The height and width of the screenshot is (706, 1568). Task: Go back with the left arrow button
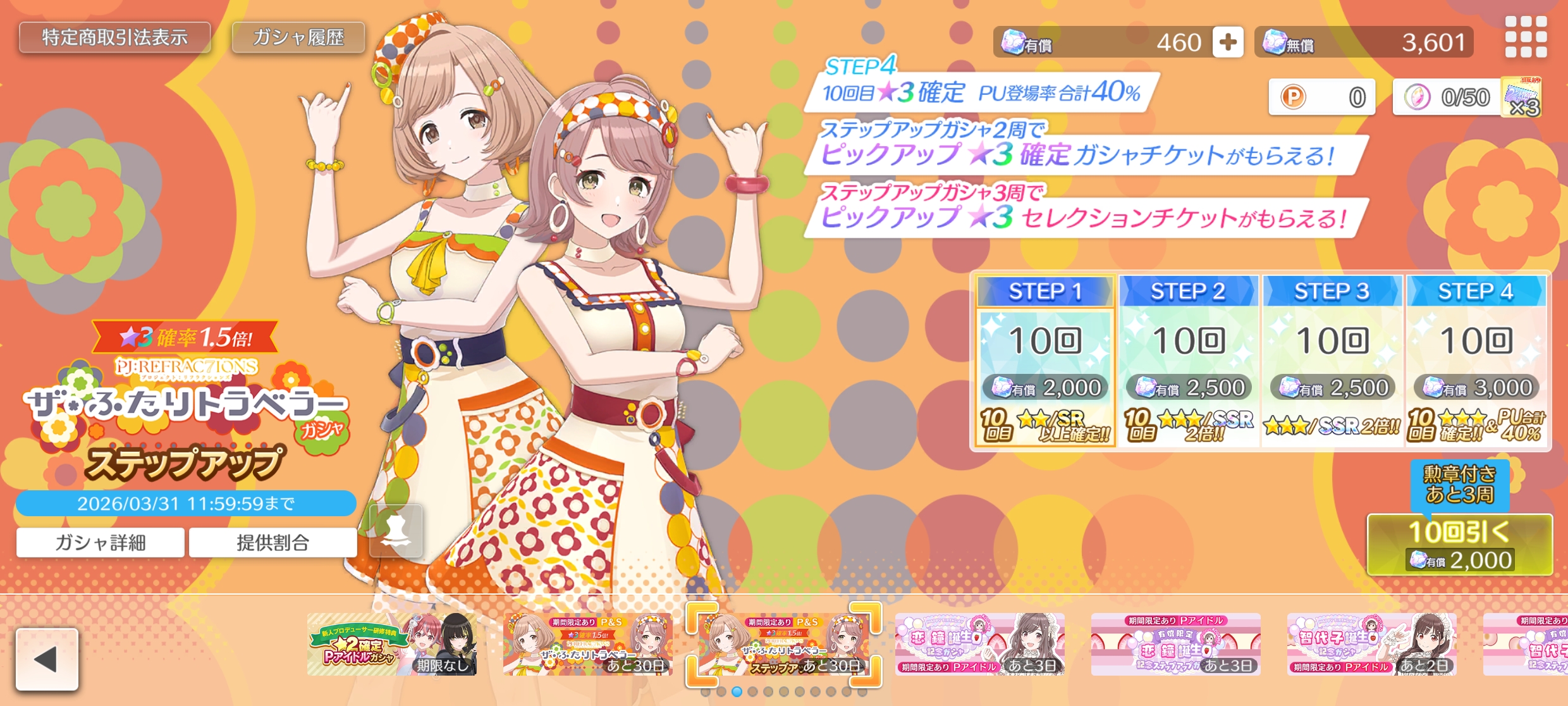[47, 659]
